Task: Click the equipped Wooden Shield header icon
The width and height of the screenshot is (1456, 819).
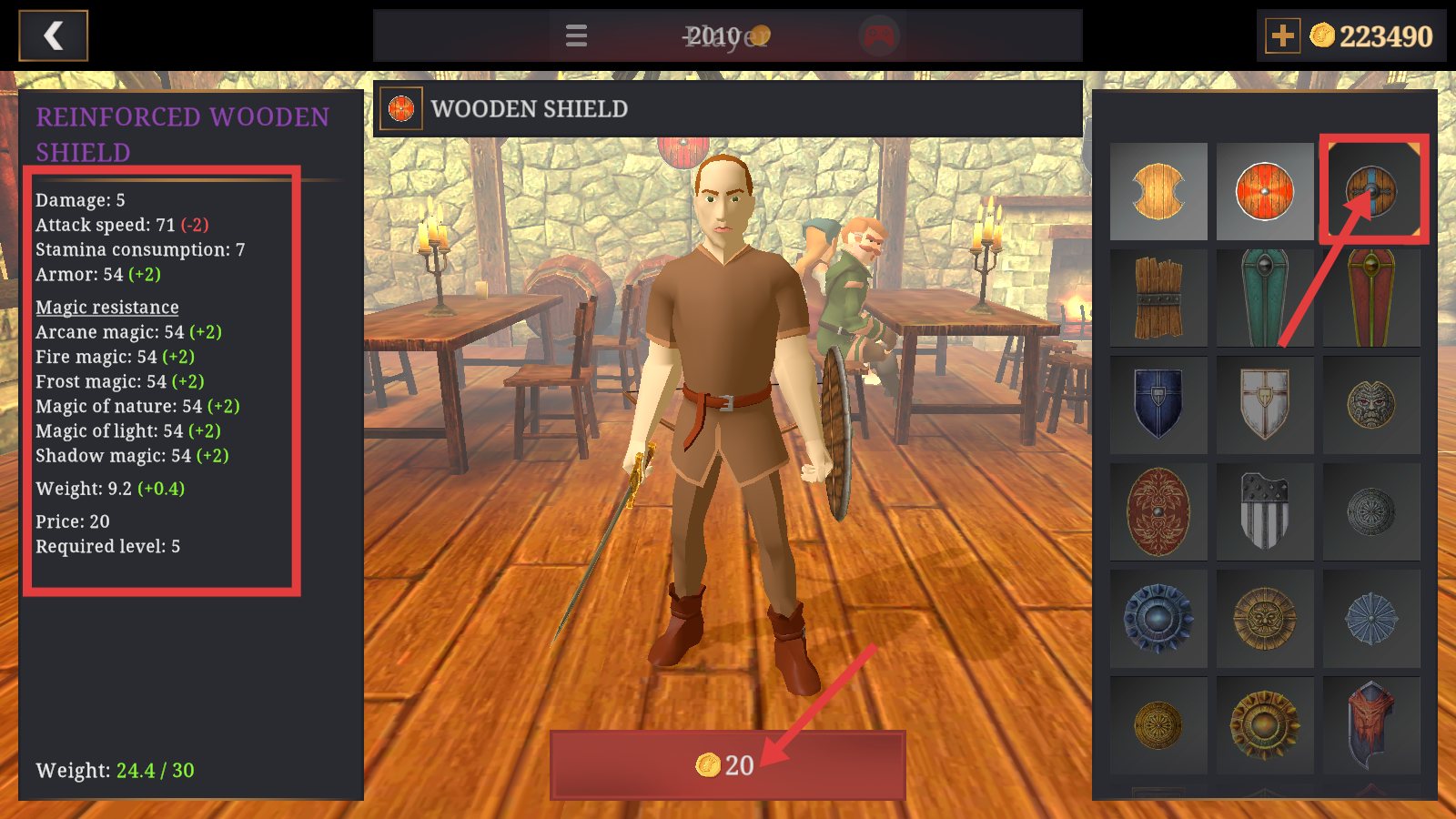Action: point(401,109)
